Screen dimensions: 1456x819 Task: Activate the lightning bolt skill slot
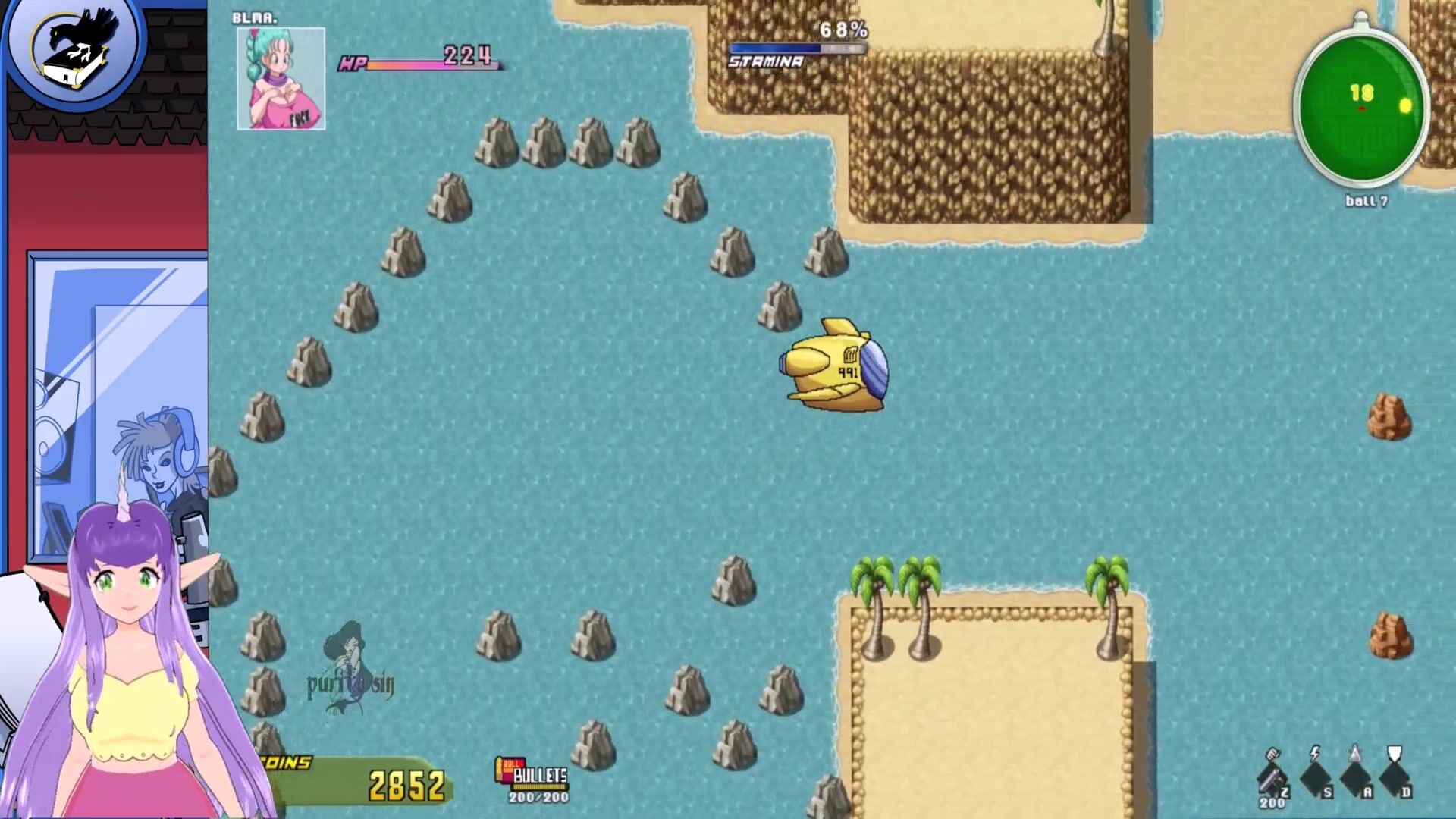click(1315, 773)
